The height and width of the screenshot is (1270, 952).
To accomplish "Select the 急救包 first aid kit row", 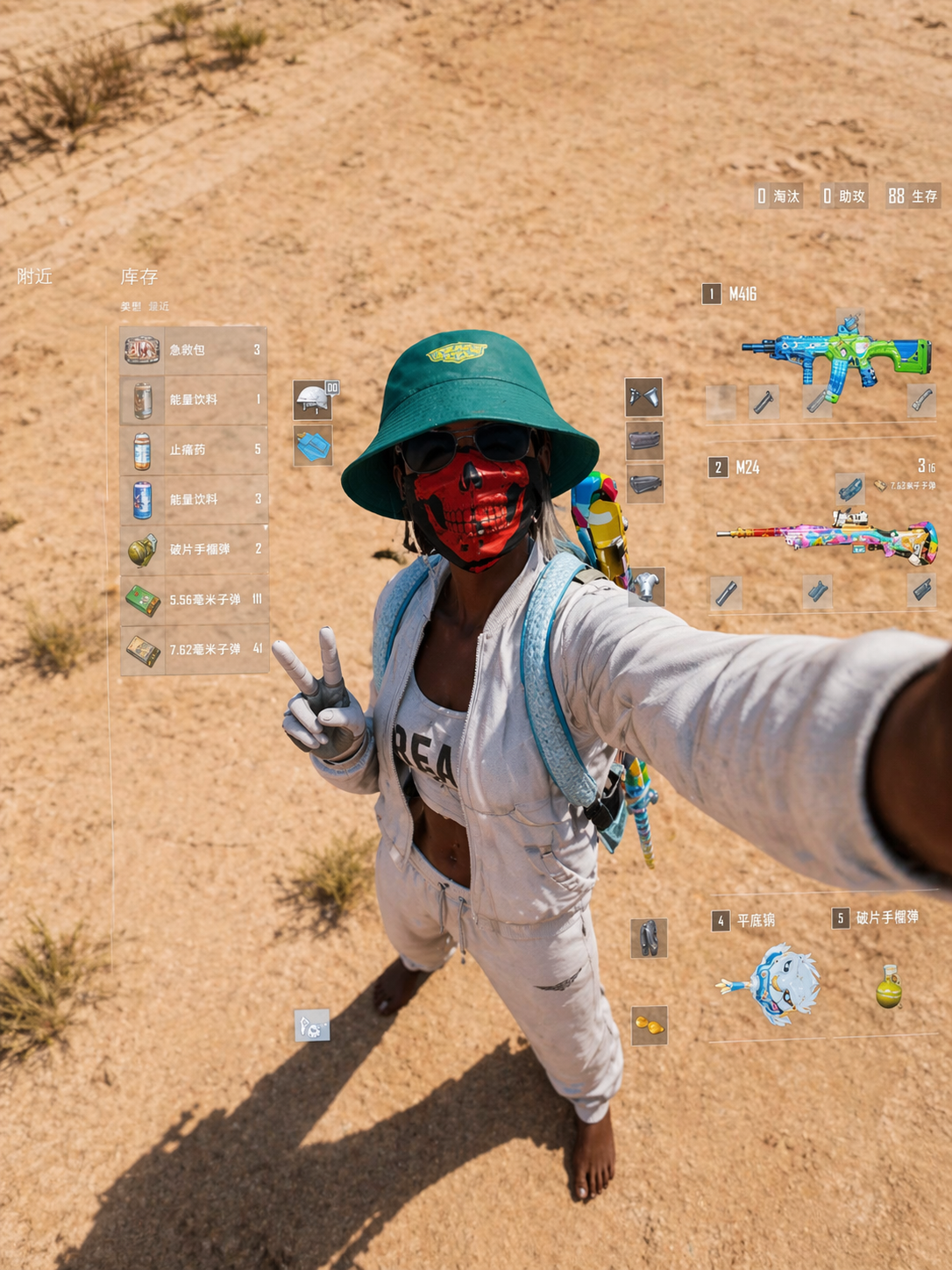I will click(x=193, y=350).
